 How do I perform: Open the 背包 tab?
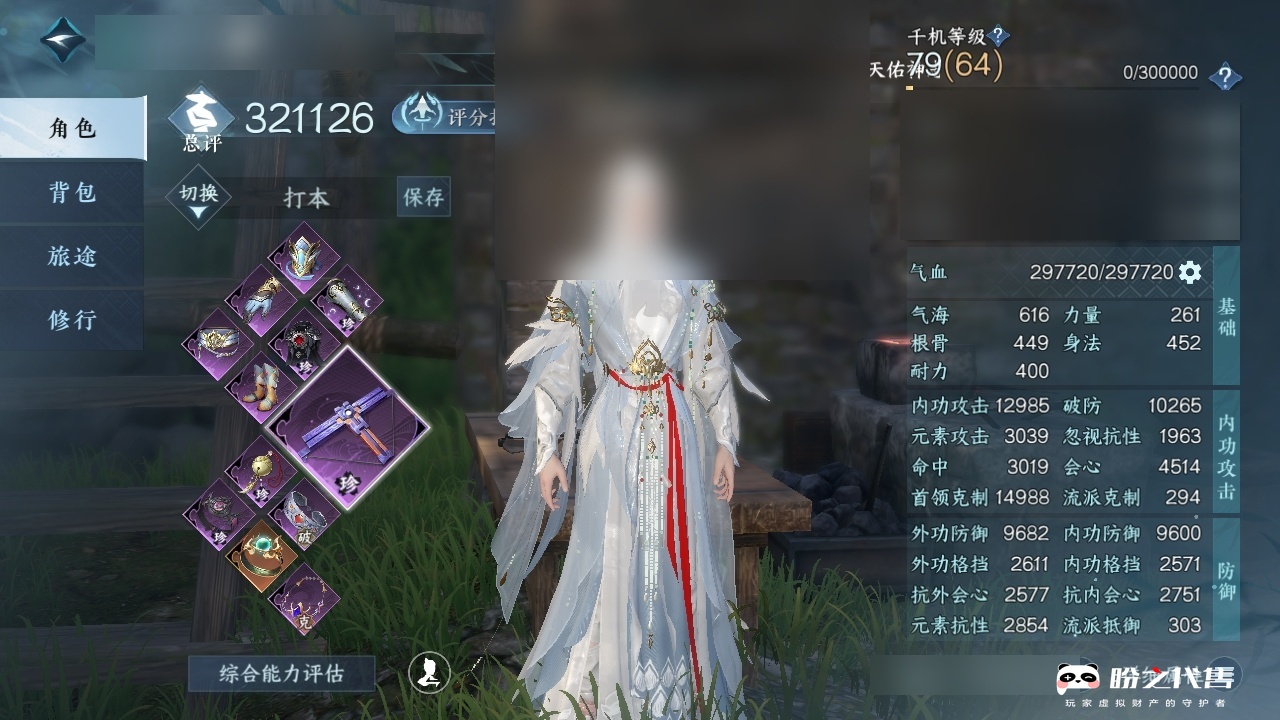[72, 192]
